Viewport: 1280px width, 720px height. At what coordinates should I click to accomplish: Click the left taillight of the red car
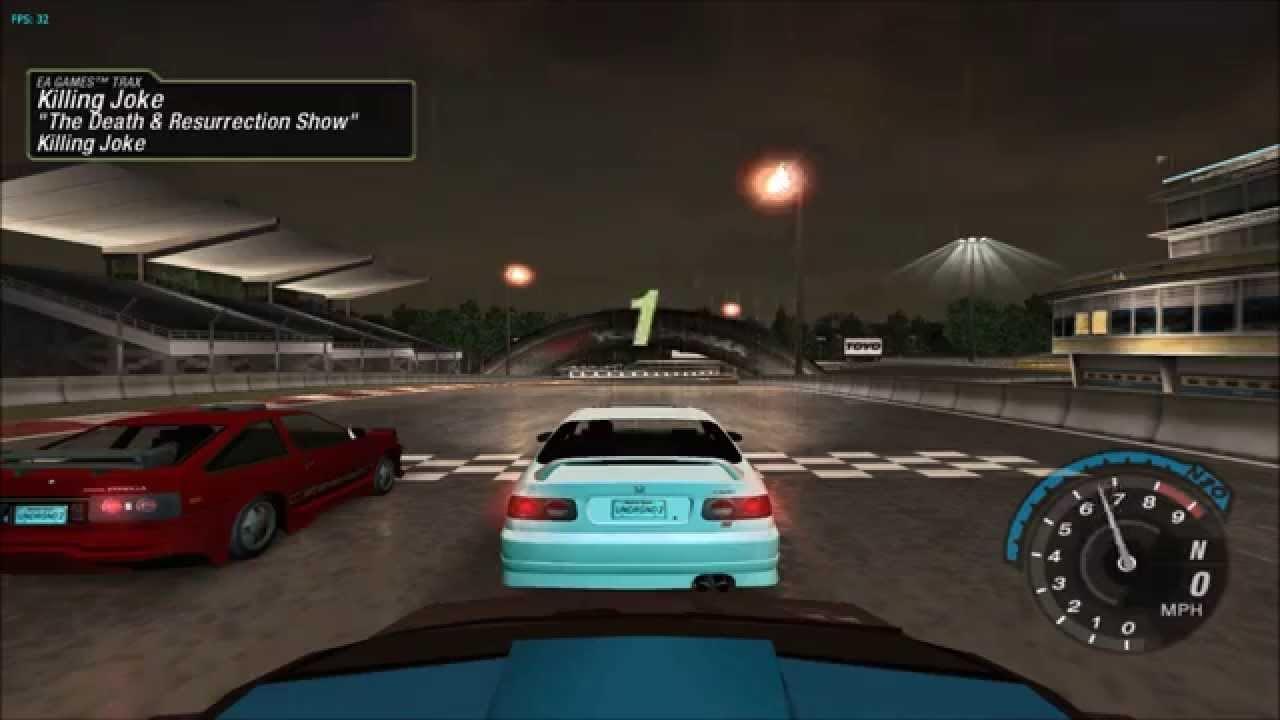coord(113,508)
